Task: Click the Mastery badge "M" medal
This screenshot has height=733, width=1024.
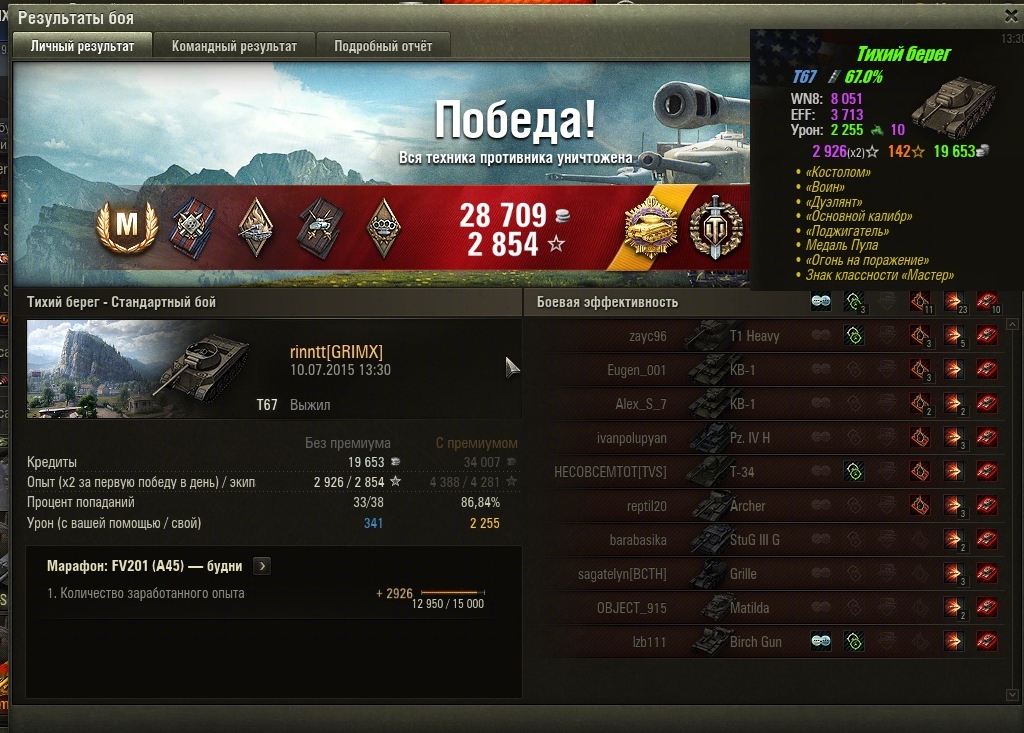Action: tap(127, 226)
